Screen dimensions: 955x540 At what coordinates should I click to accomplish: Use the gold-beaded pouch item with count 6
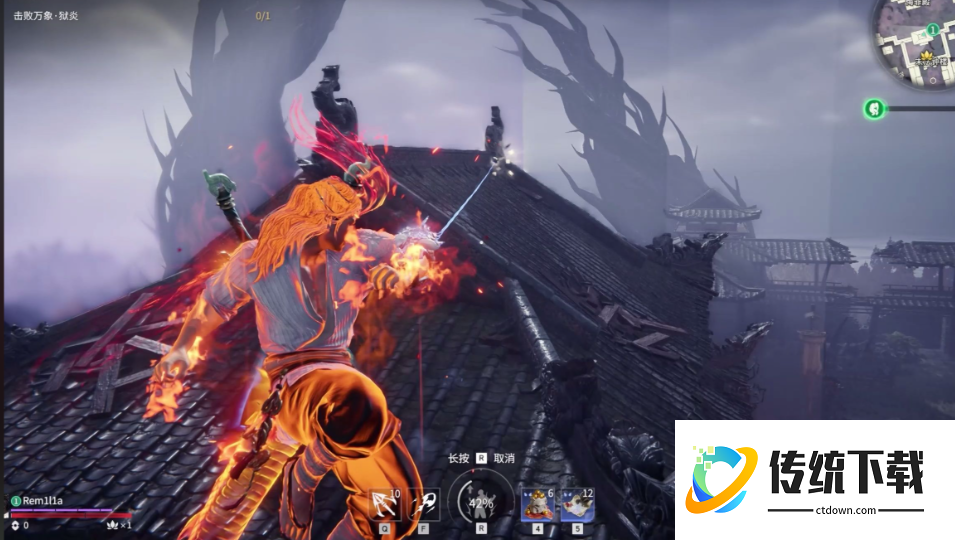pyautogui.click(x=536, y=505)
